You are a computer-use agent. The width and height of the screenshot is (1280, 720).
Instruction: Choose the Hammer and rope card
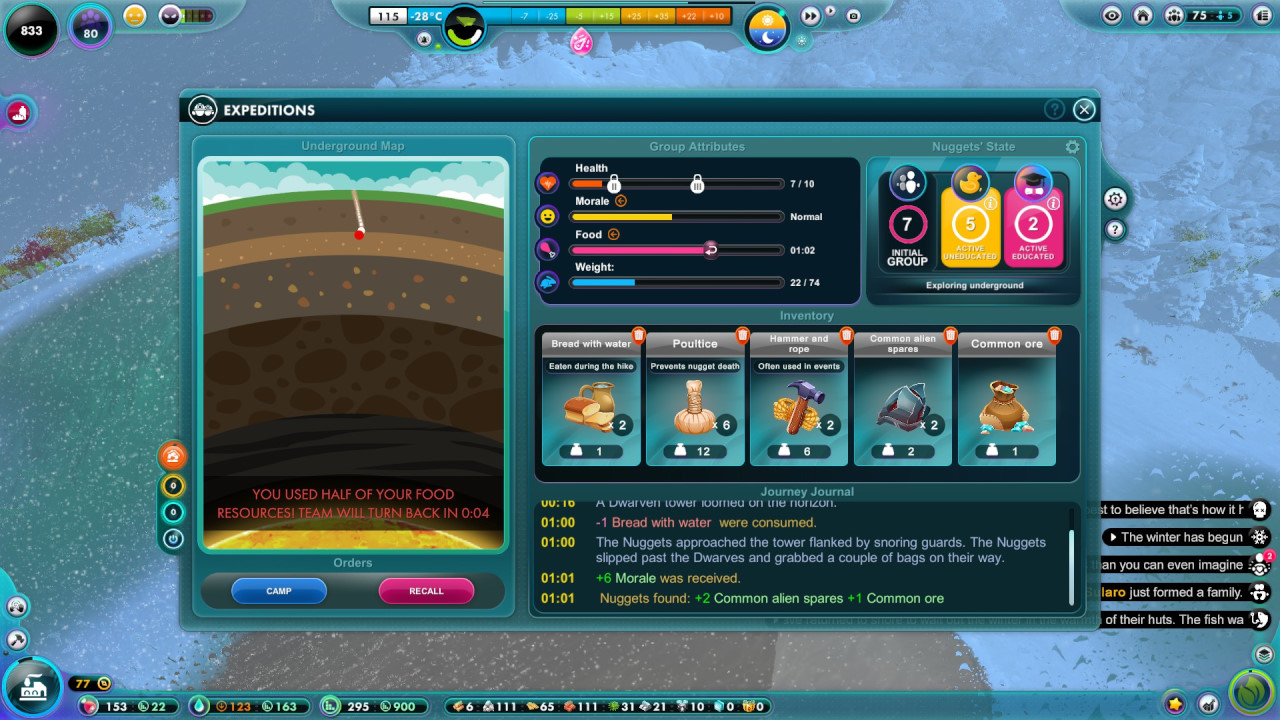point(799,400)
